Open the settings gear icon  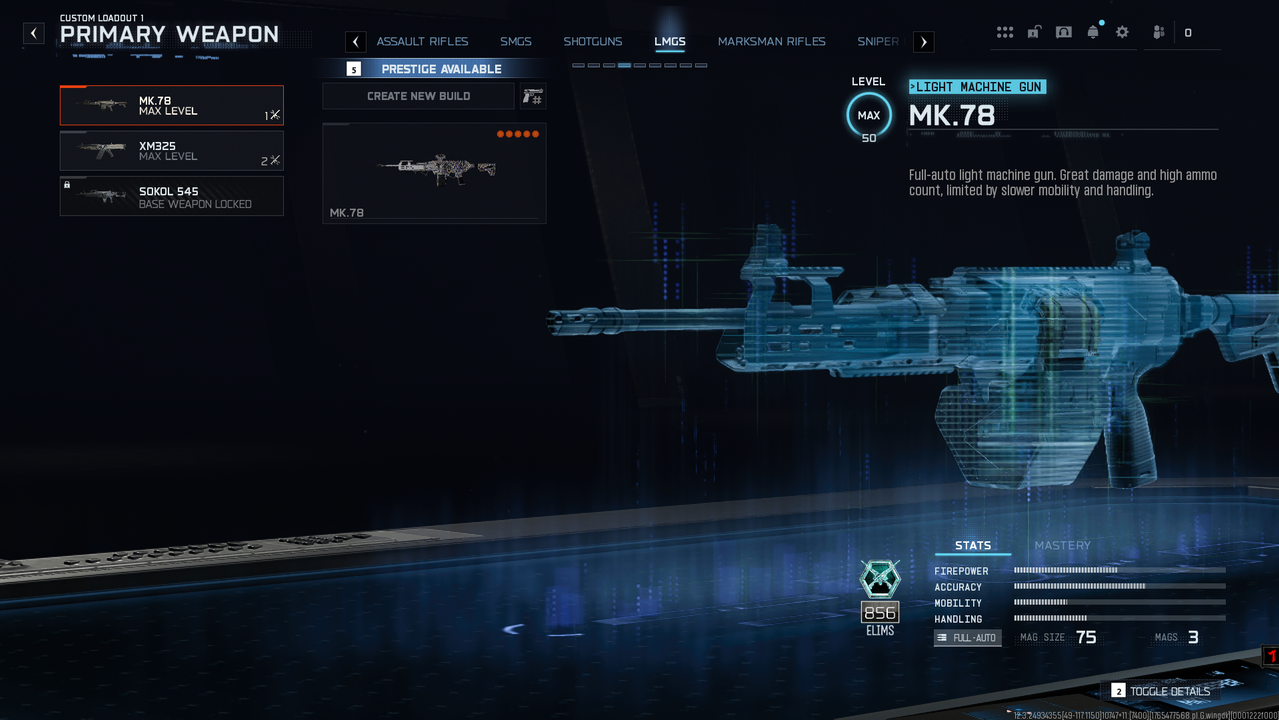[1122, 32]
